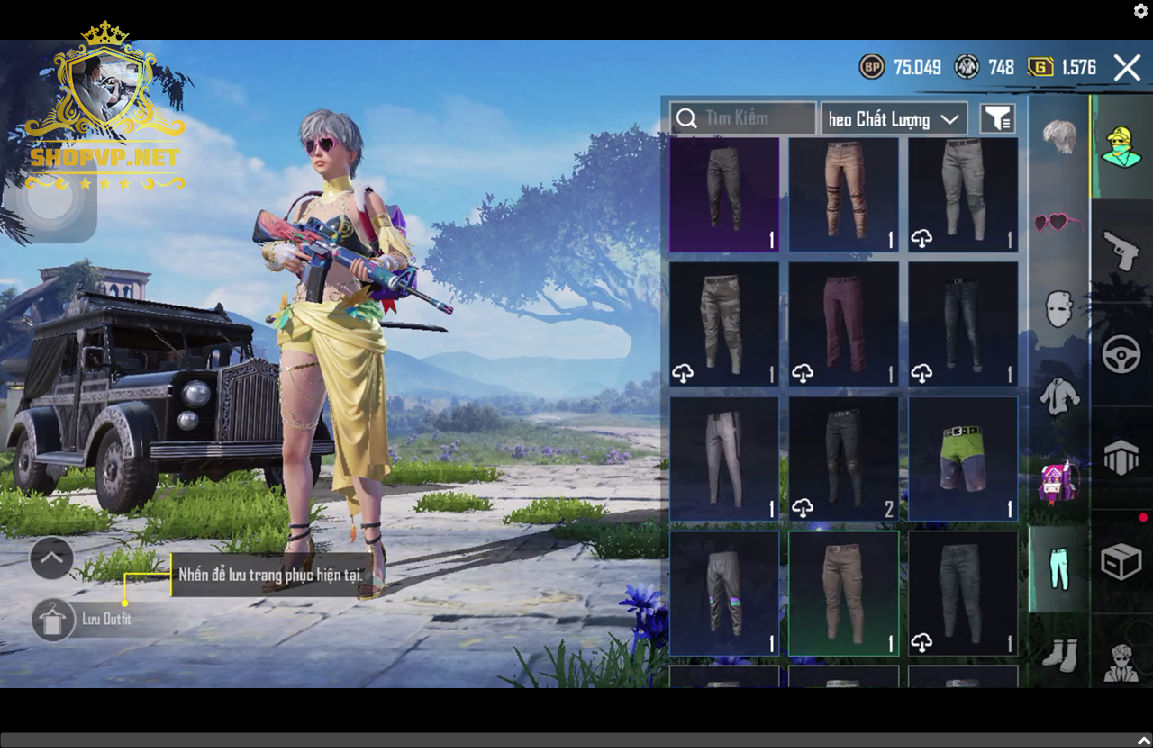The image size is (1153, 748).
Task: Save the current look via Lưu Outfit
Action: 54,620
